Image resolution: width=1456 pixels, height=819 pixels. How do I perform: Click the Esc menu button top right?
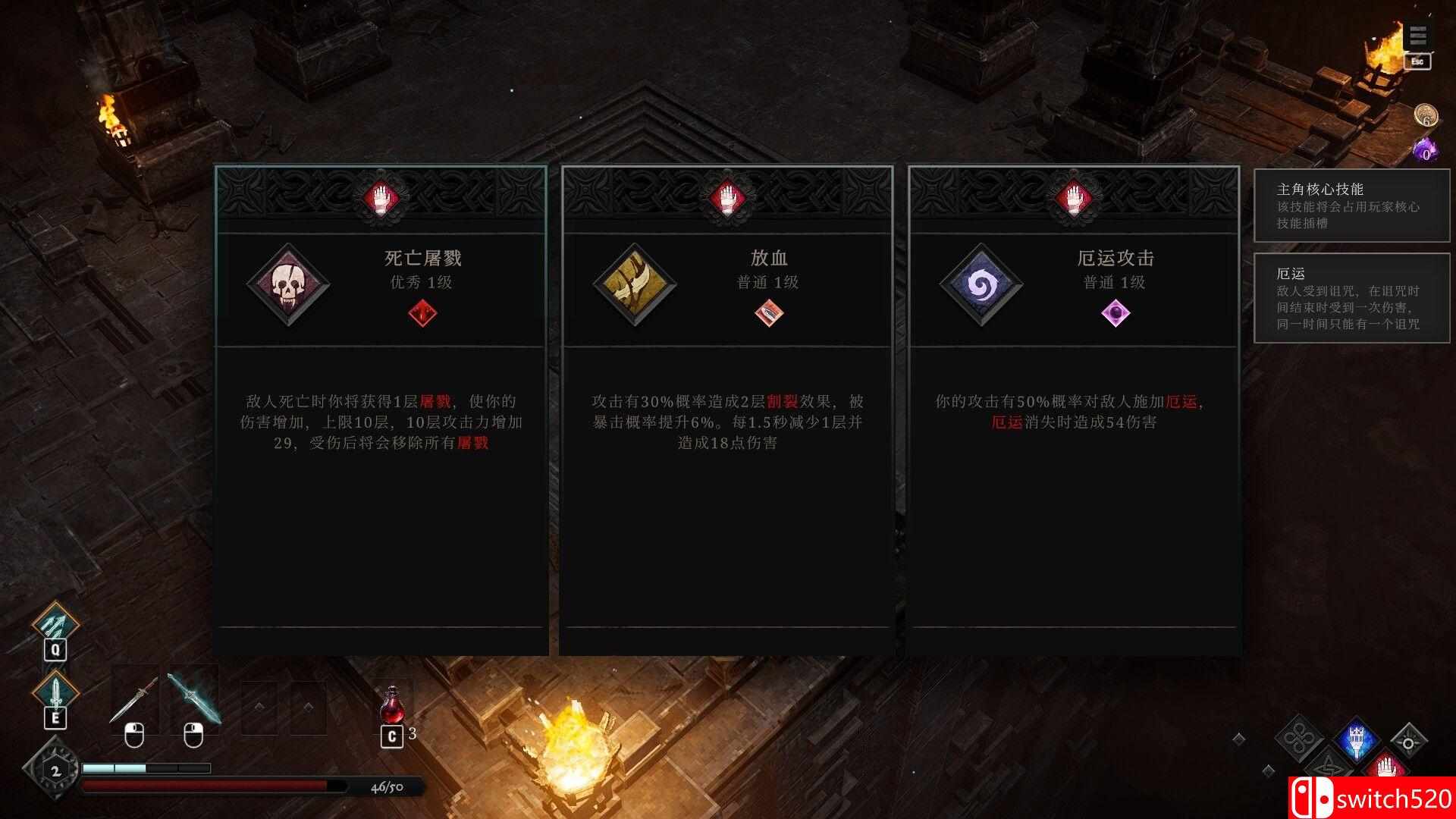(1417, 63)
